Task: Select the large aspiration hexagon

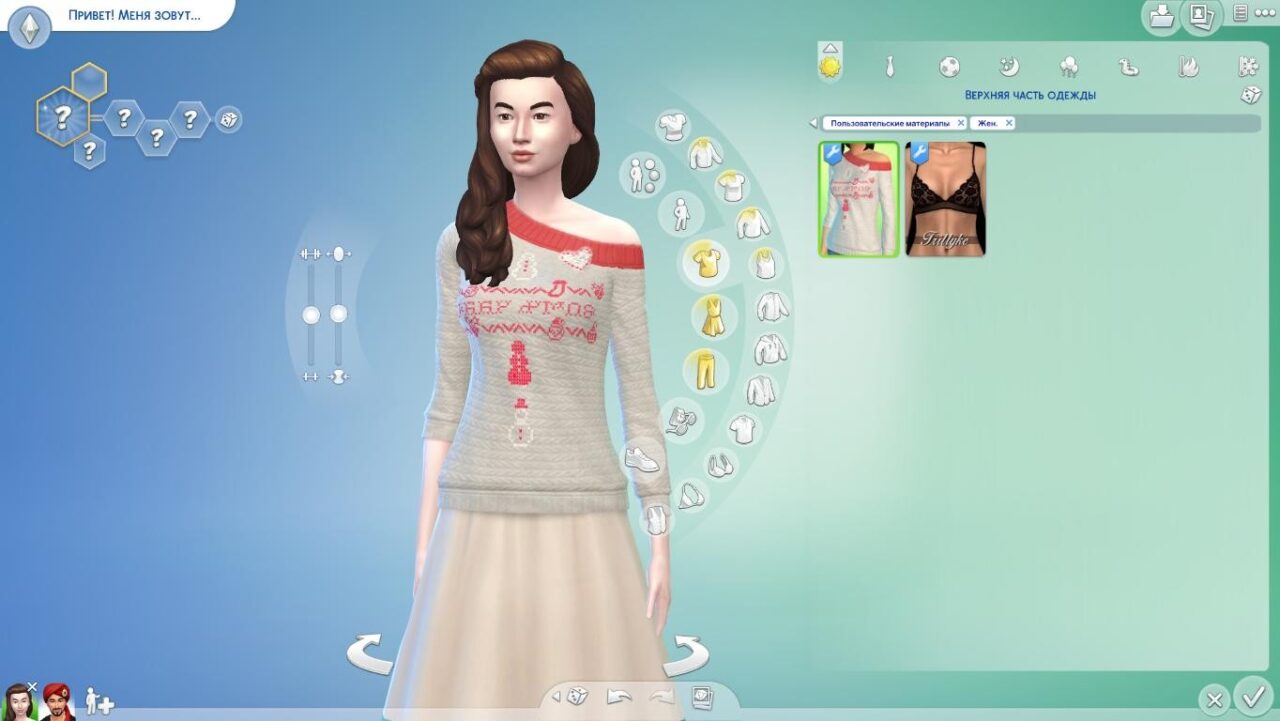Action: 62,116
